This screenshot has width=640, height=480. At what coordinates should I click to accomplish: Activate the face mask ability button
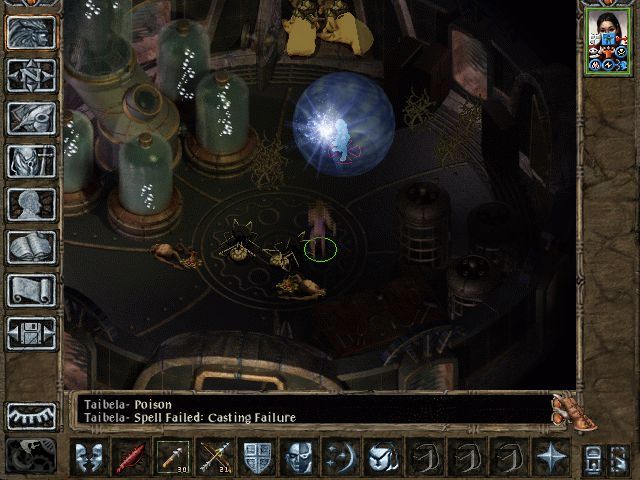[x=299, y=457]
